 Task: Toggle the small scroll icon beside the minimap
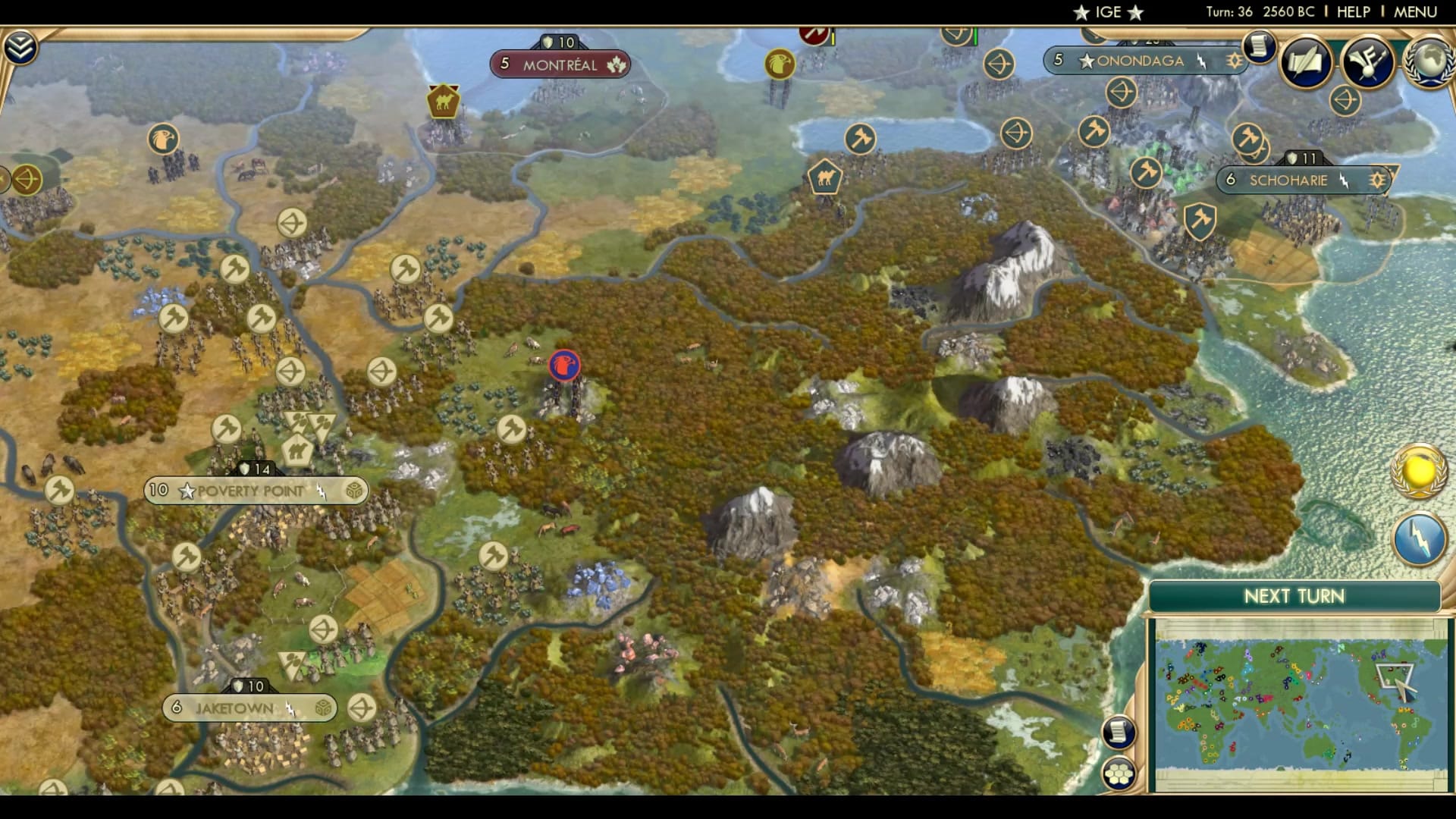coord(1119,731)
